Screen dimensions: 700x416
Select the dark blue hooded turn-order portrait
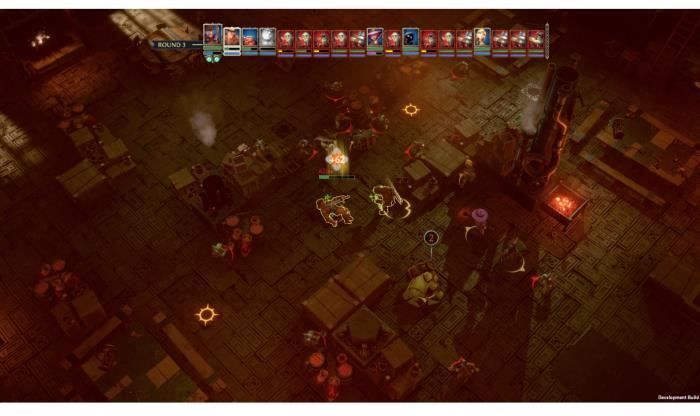coord(411,39)
